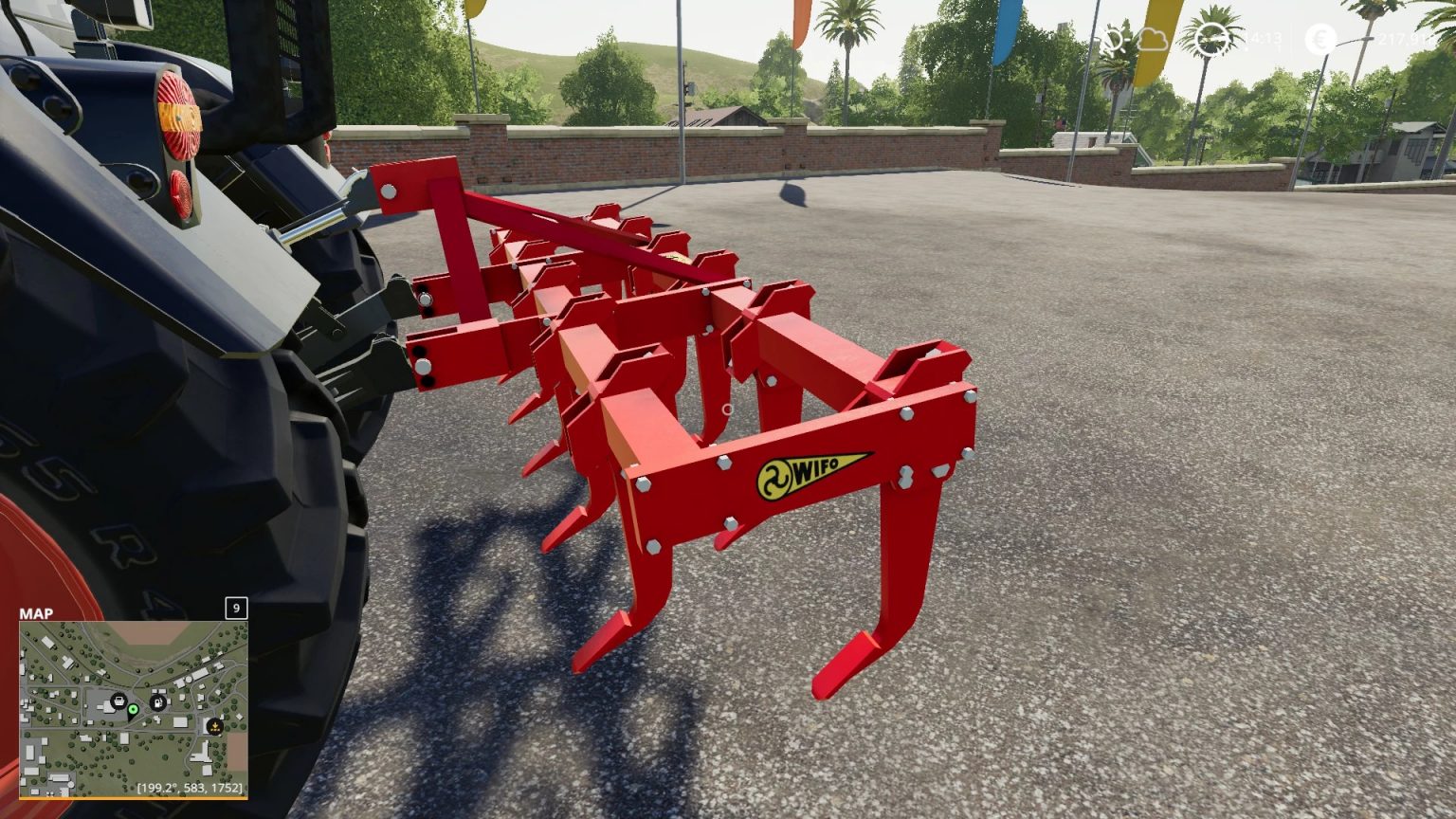Viewport: 1456px width, 819px height.
Task: Click the shop icon on the minimap
Action: click(118, 701)
